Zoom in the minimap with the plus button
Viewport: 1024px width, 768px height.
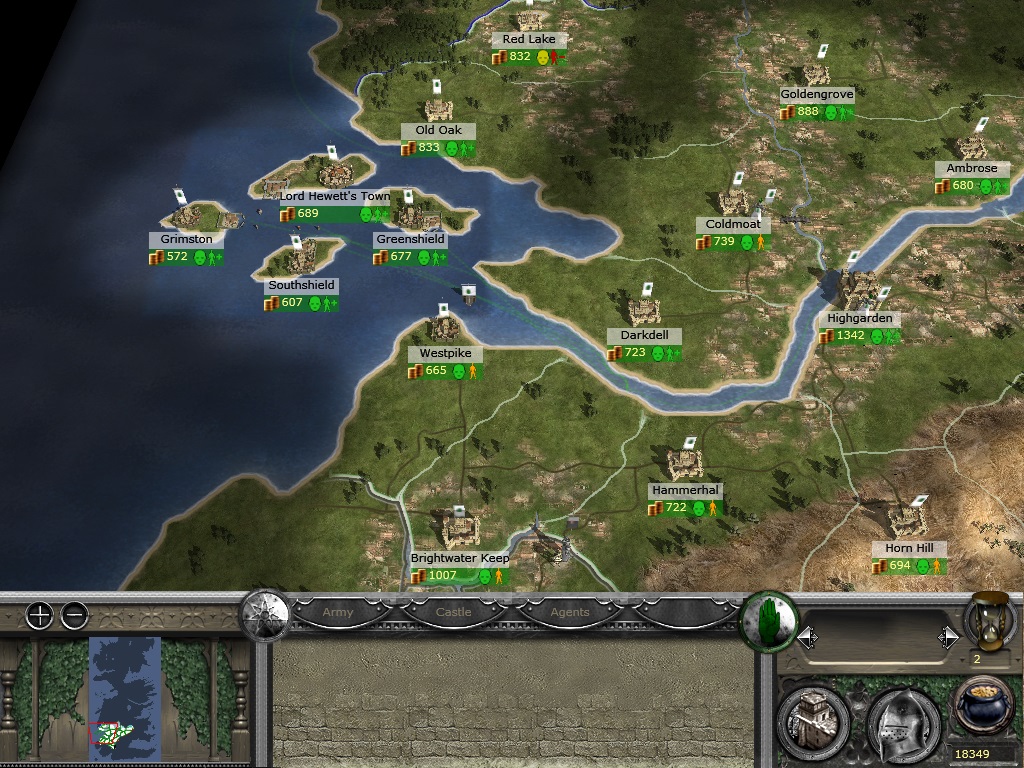tap(39, 616)
